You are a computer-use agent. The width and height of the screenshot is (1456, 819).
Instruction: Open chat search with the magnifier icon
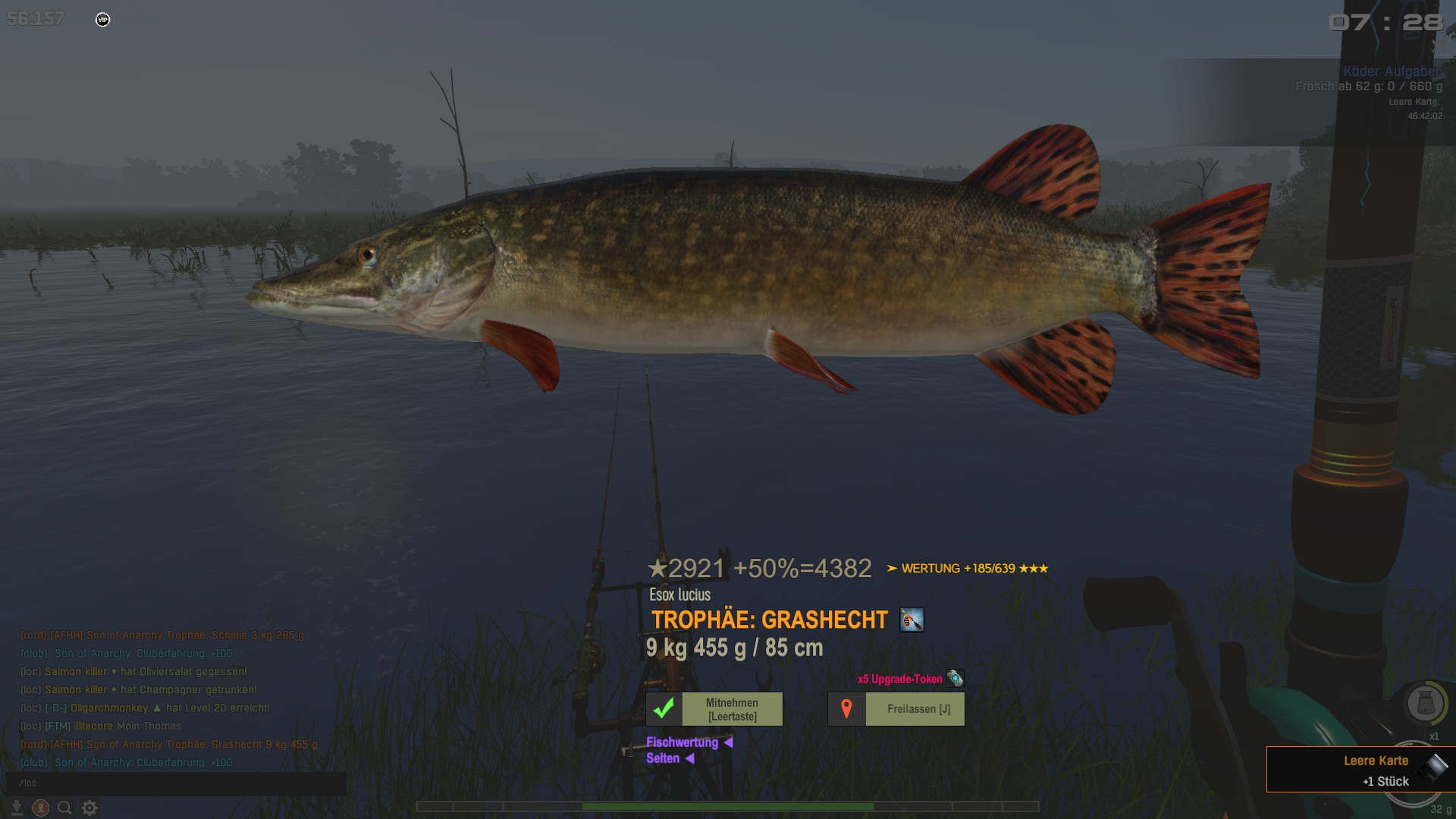point(65,808)
